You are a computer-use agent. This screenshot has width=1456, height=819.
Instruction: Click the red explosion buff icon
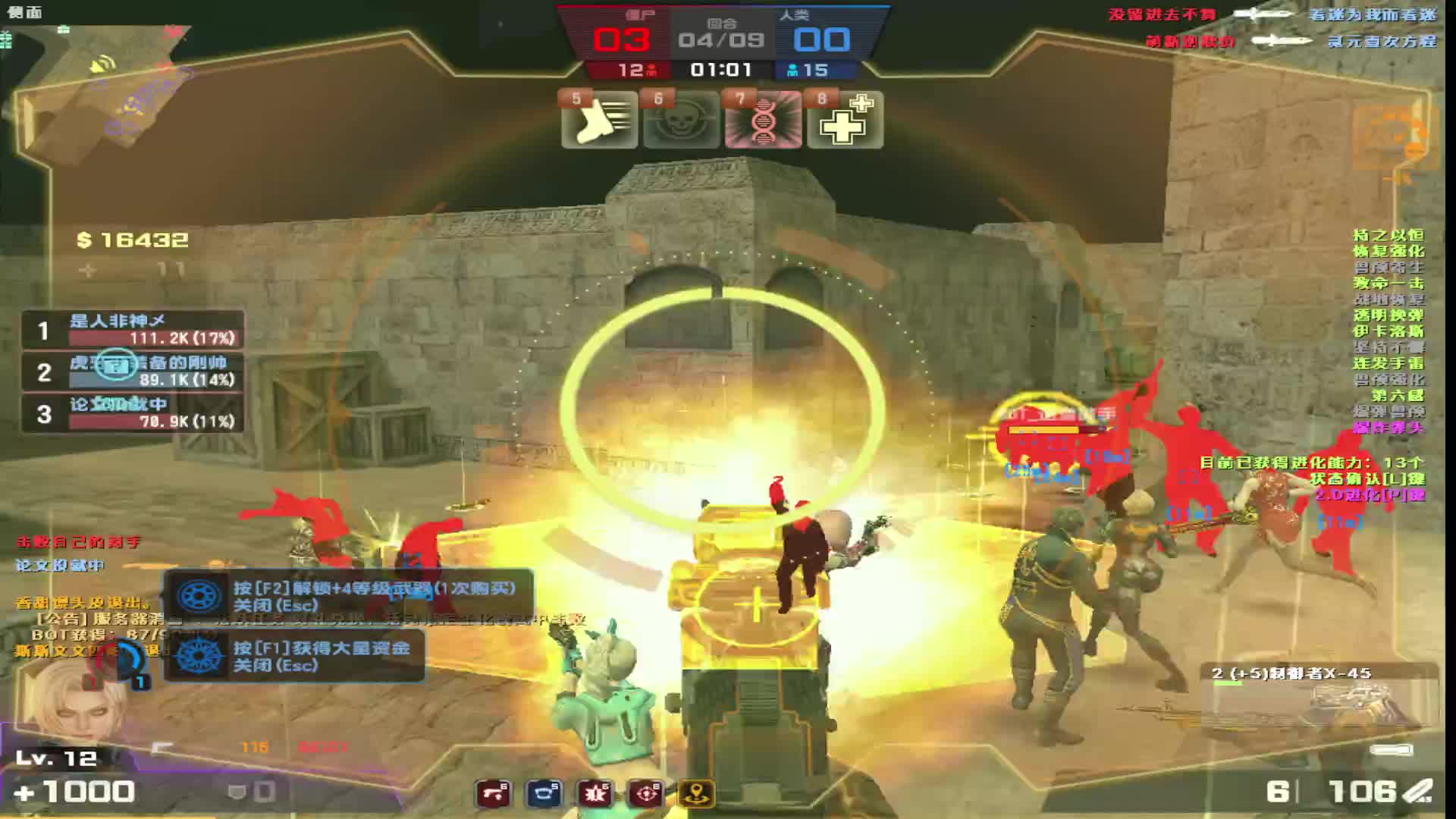point(595,794)
